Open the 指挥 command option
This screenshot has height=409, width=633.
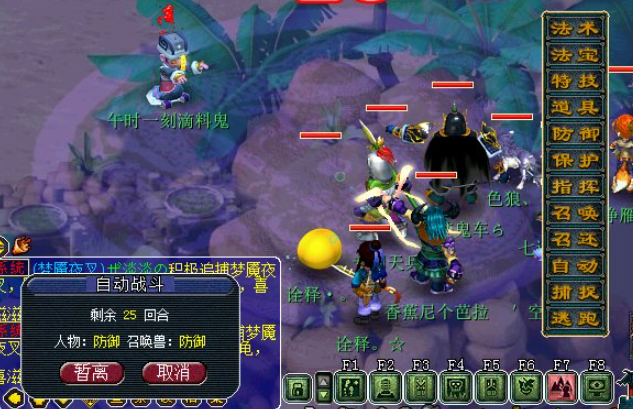(x=575, y=186)
